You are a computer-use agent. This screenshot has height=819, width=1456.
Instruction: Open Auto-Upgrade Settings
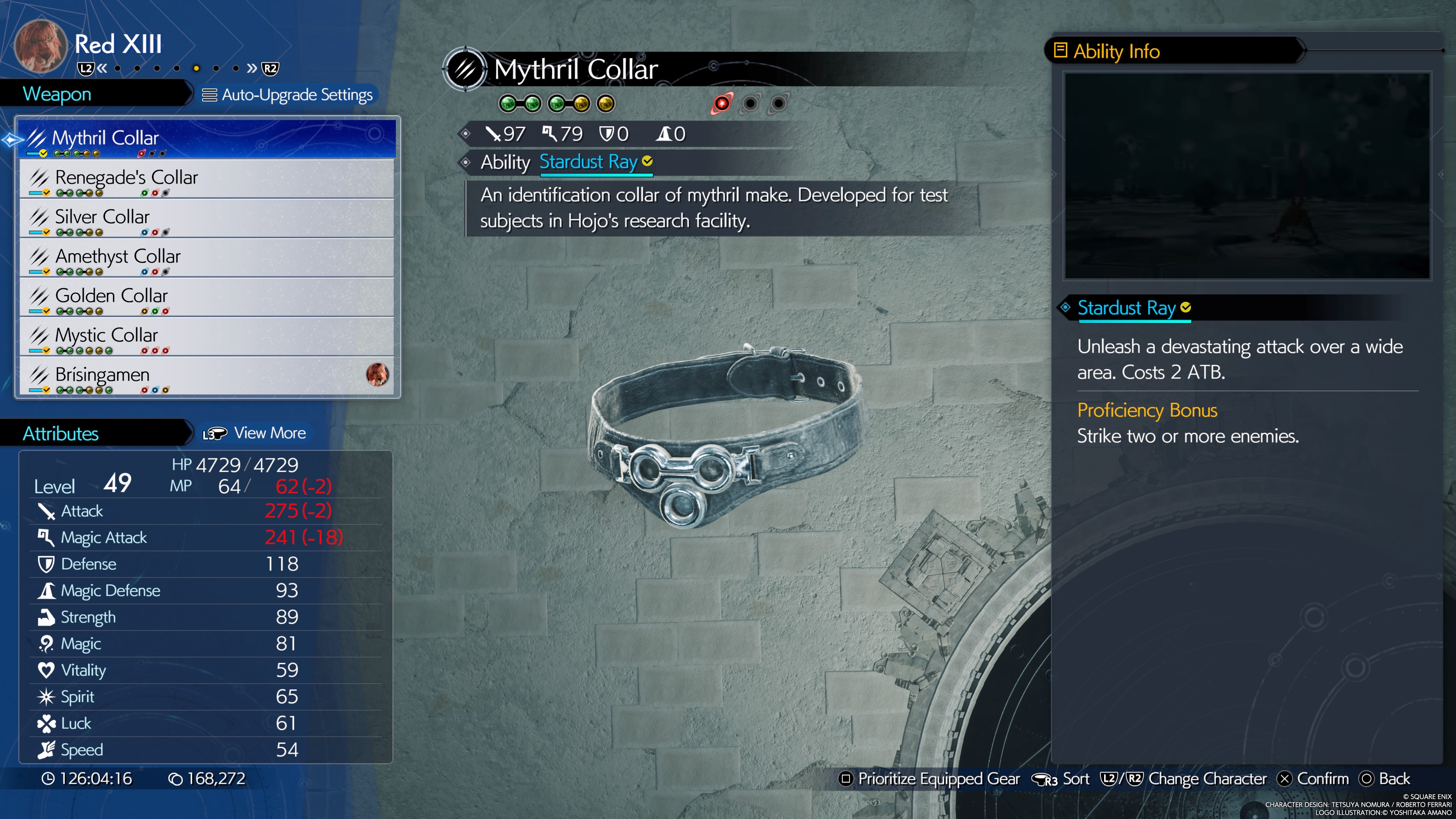[288, 95]
